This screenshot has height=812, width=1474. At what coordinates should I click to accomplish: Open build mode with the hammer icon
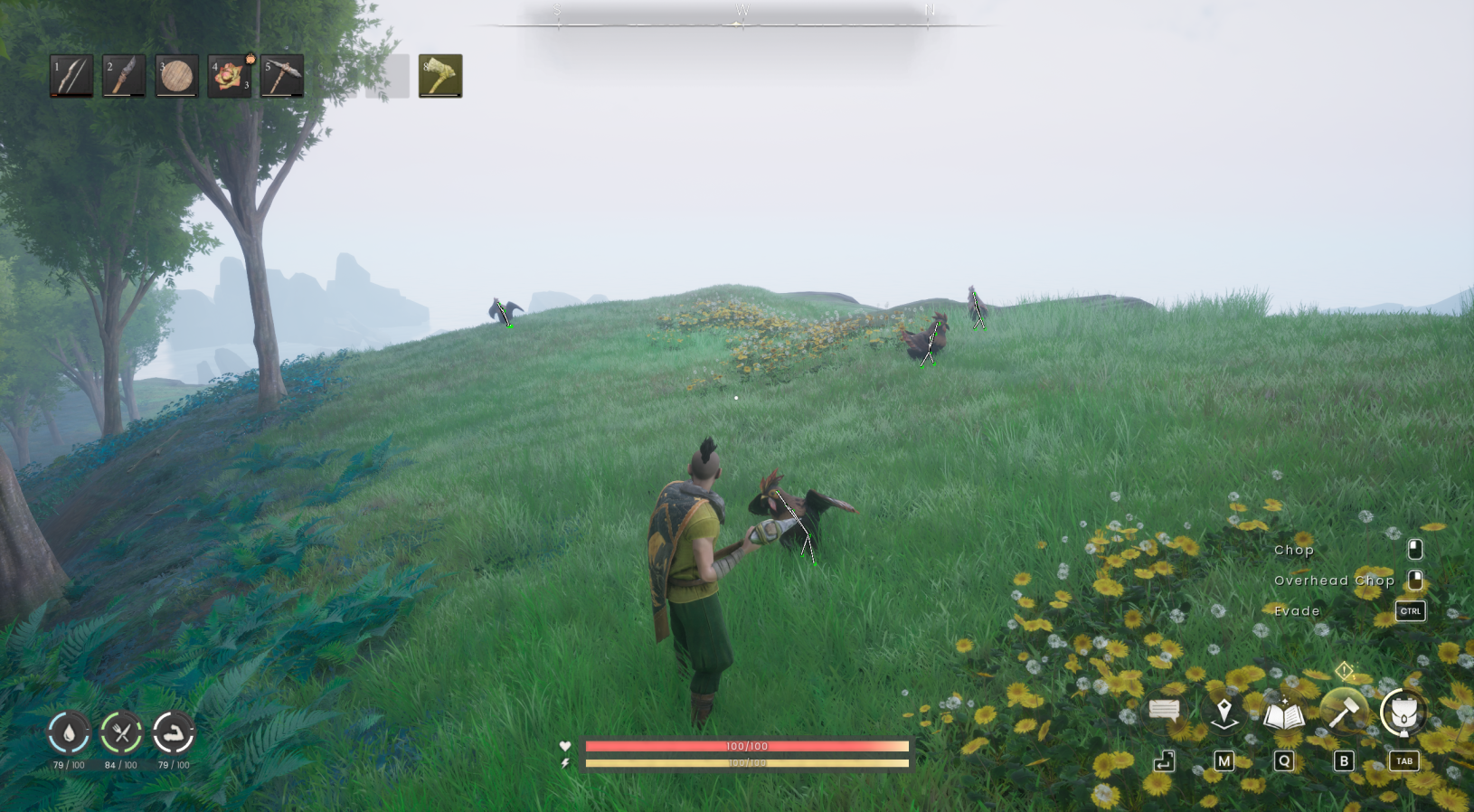(1343, 711)
